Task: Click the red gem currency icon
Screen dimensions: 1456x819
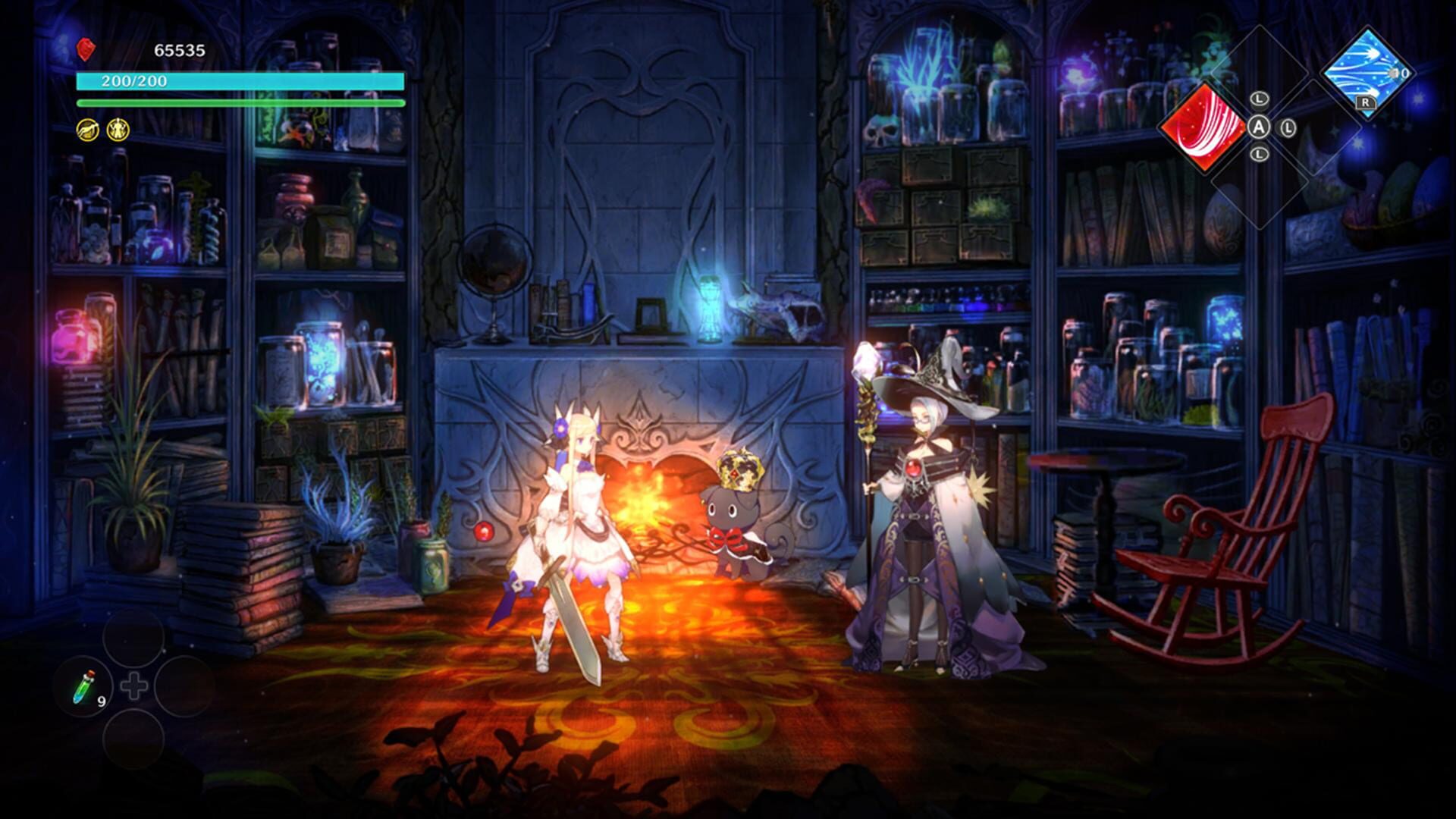Action: (85, 50)
